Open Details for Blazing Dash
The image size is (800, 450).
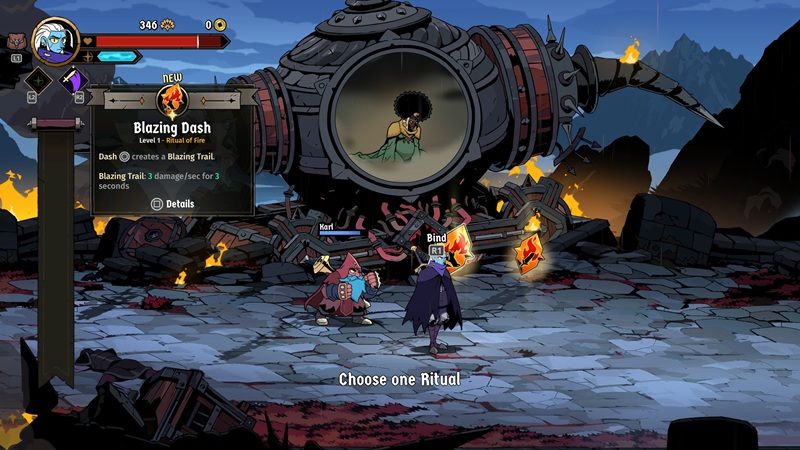[172, 204]
